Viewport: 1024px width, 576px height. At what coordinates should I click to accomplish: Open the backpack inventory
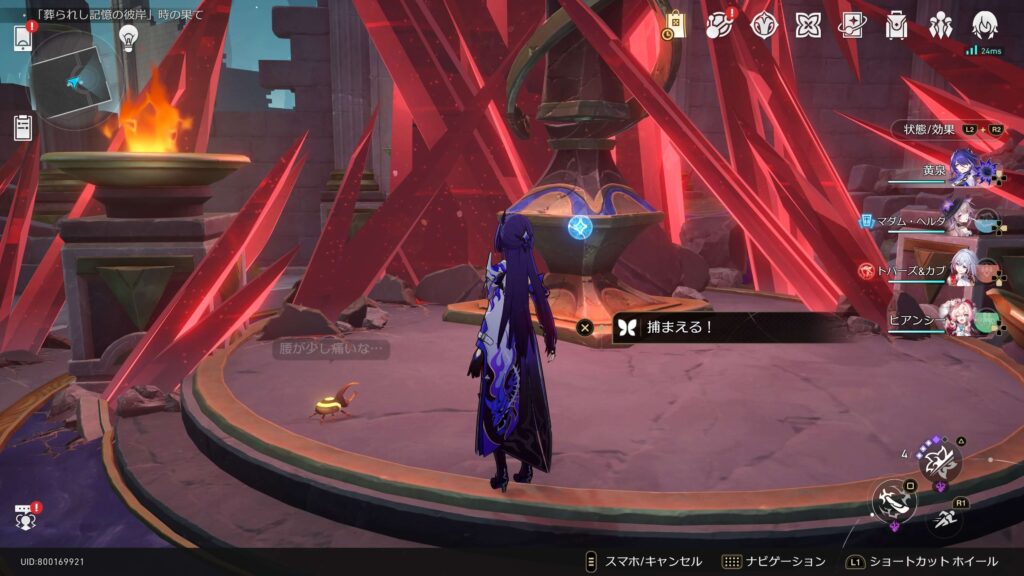pyautogui.click(x=896, y=25)
